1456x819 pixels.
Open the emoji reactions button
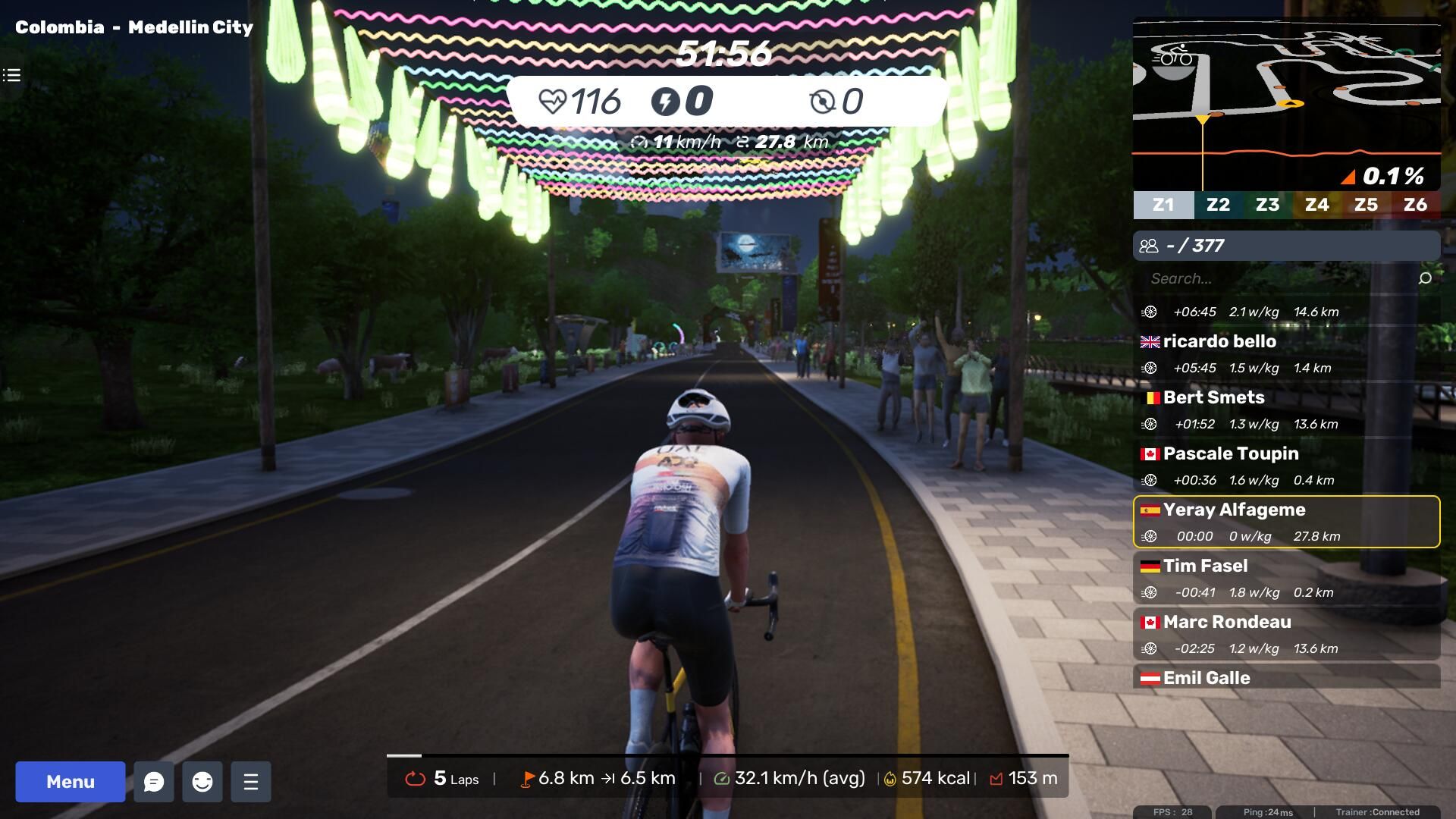(202, 781)
